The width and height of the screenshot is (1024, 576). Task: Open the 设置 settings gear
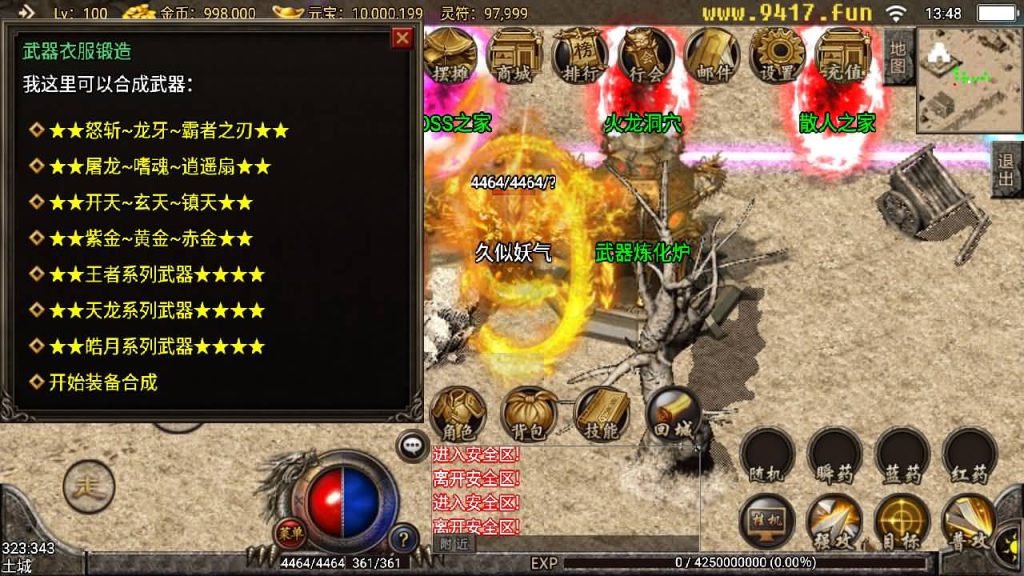click(x=777, y=54)
